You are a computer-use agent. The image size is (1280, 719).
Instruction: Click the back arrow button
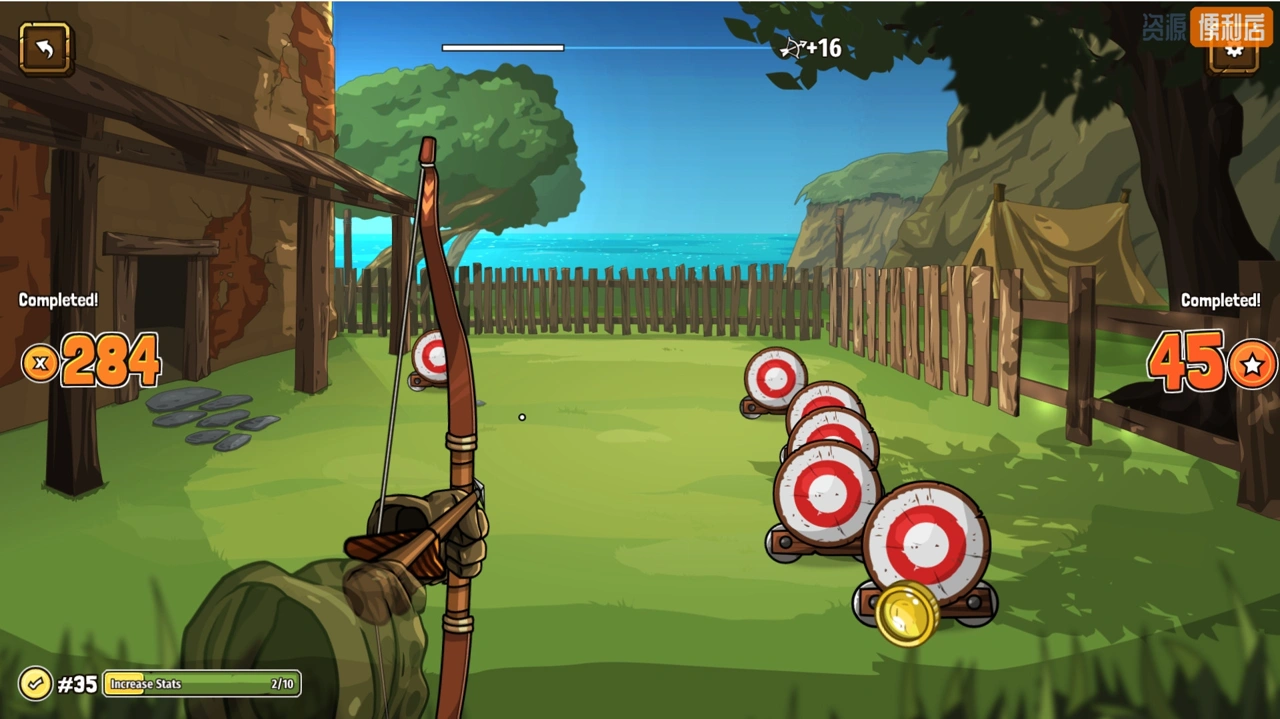tap(45, 47)
